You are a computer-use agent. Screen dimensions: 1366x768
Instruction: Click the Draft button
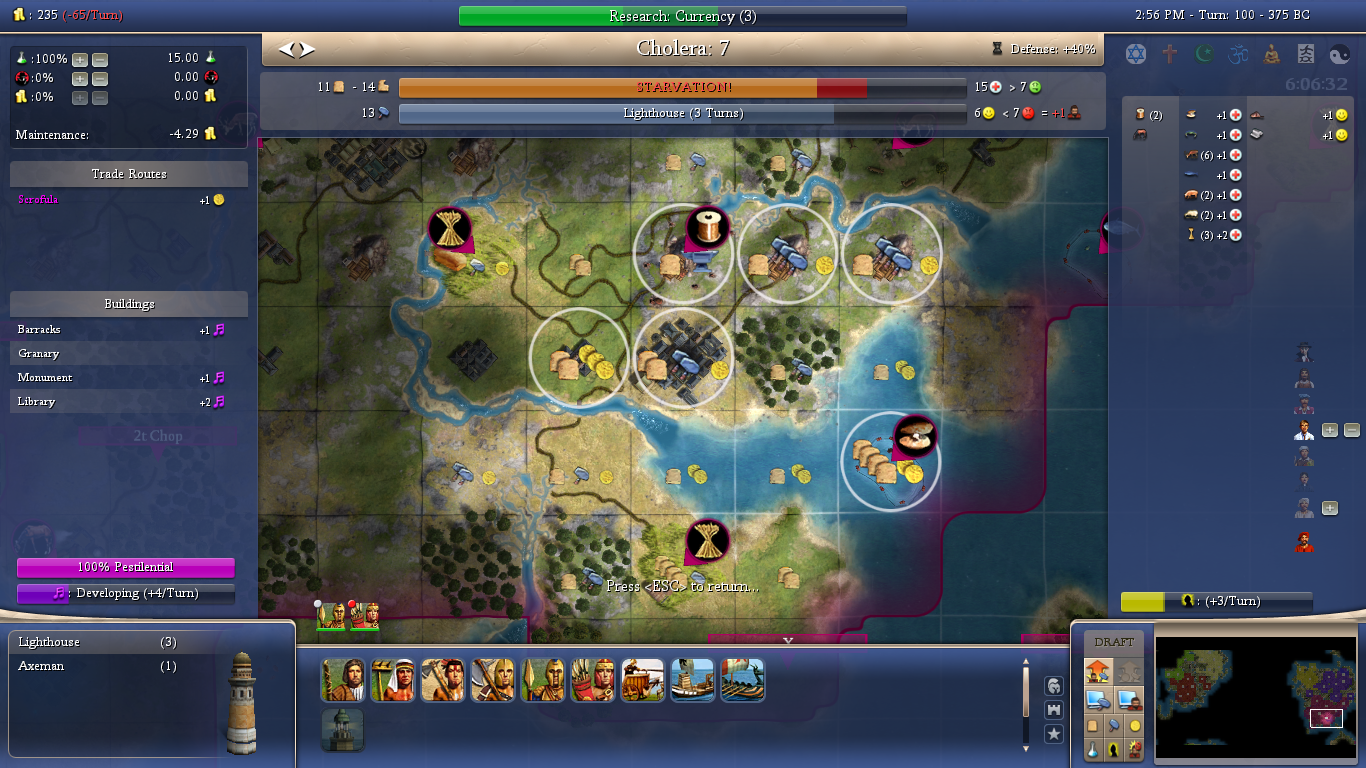[1114, 642]
